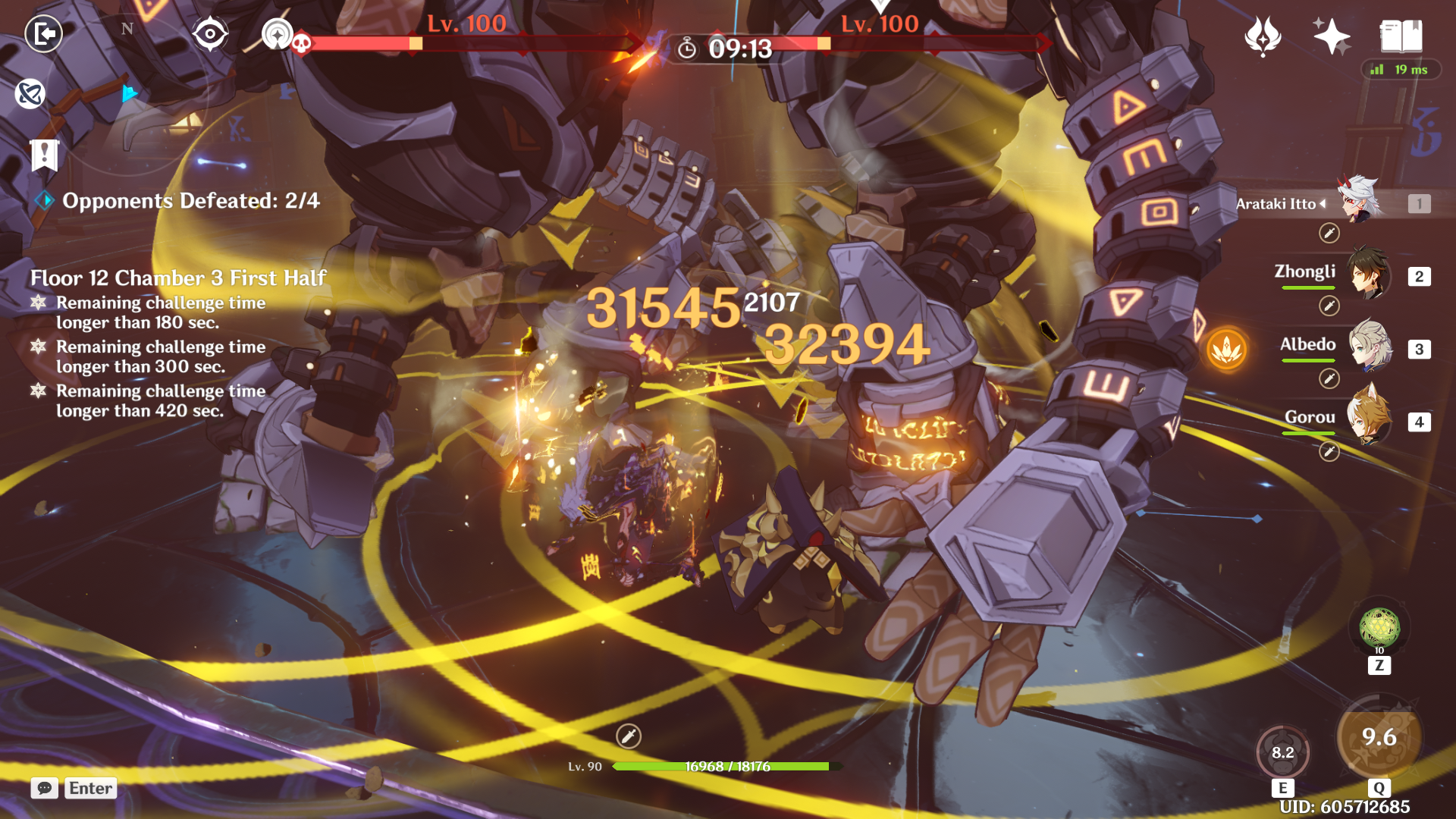Use the green gadget item slot
The image size is (1456, 819).
[1379, 628]
